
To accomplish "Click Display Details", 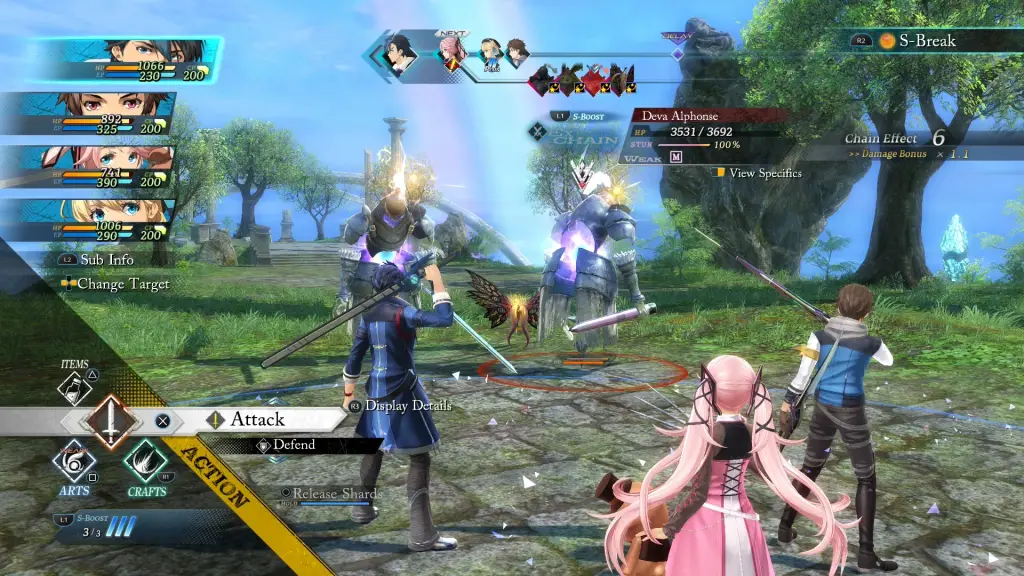I will [x=407, y=406].
